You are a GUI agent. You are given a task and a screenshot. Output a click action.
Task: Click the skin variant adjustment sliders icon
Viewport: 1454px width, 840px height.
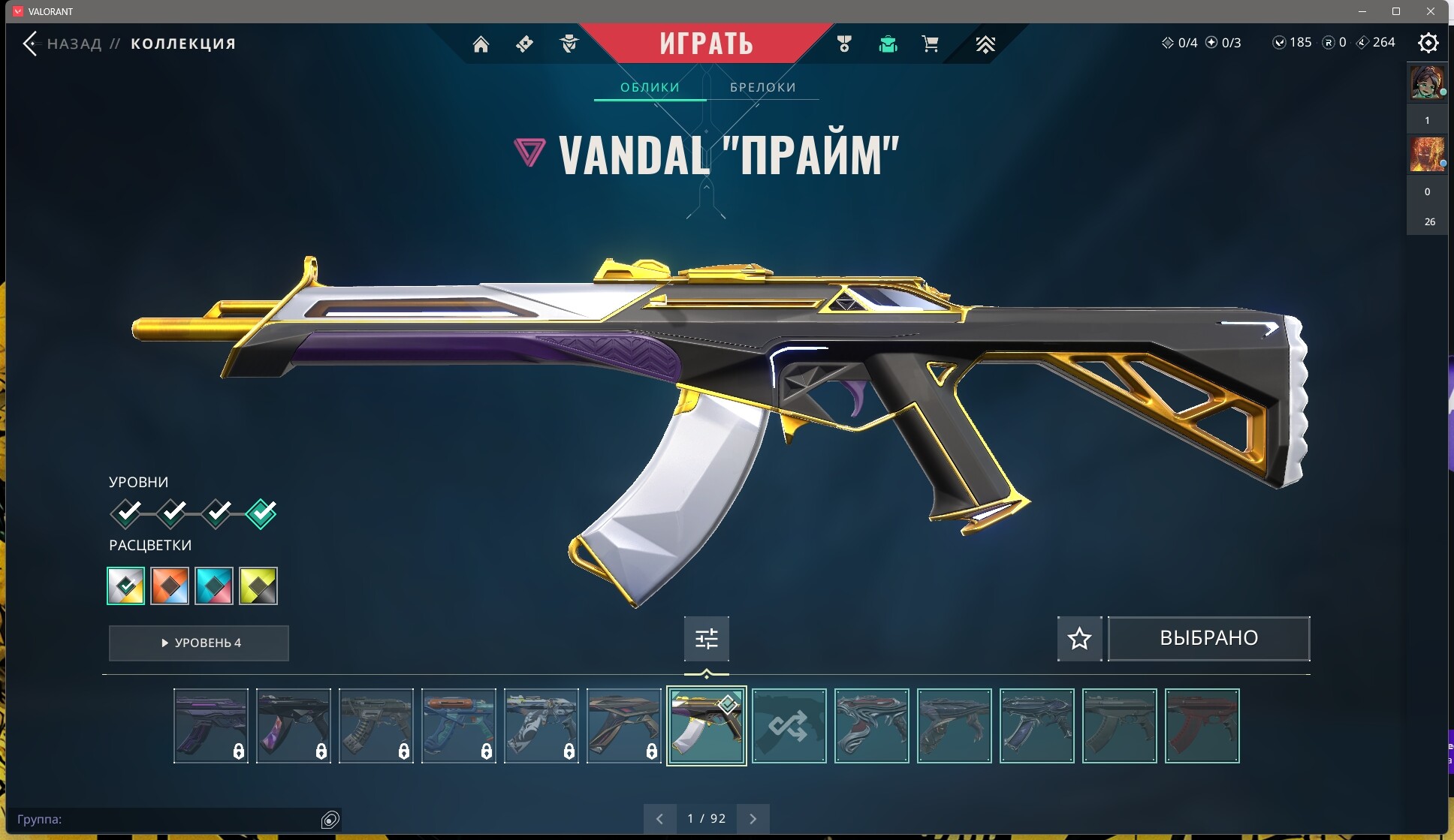[706, 638]
